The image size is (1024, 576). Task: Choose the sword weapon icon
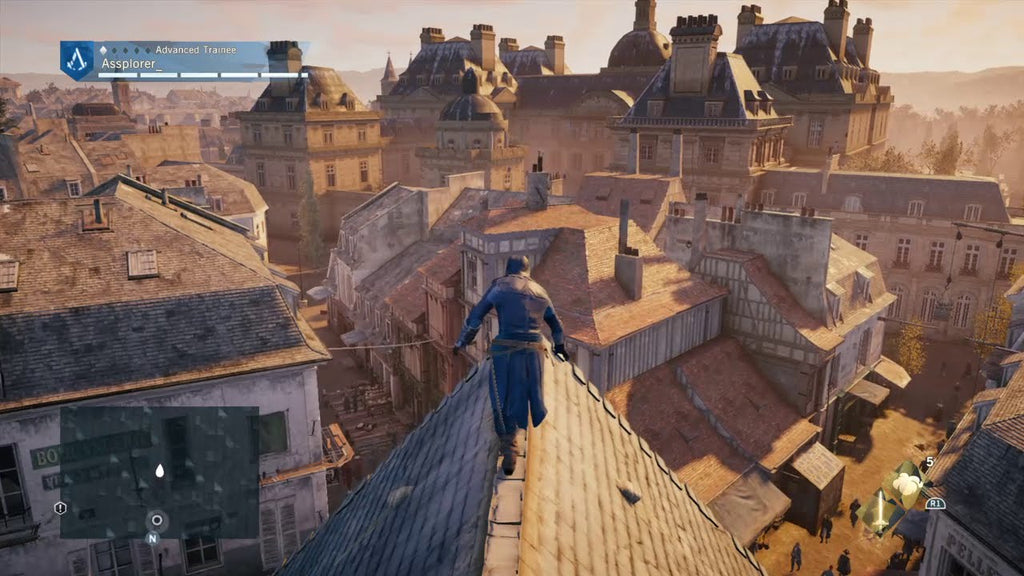[x=880, y=513]
